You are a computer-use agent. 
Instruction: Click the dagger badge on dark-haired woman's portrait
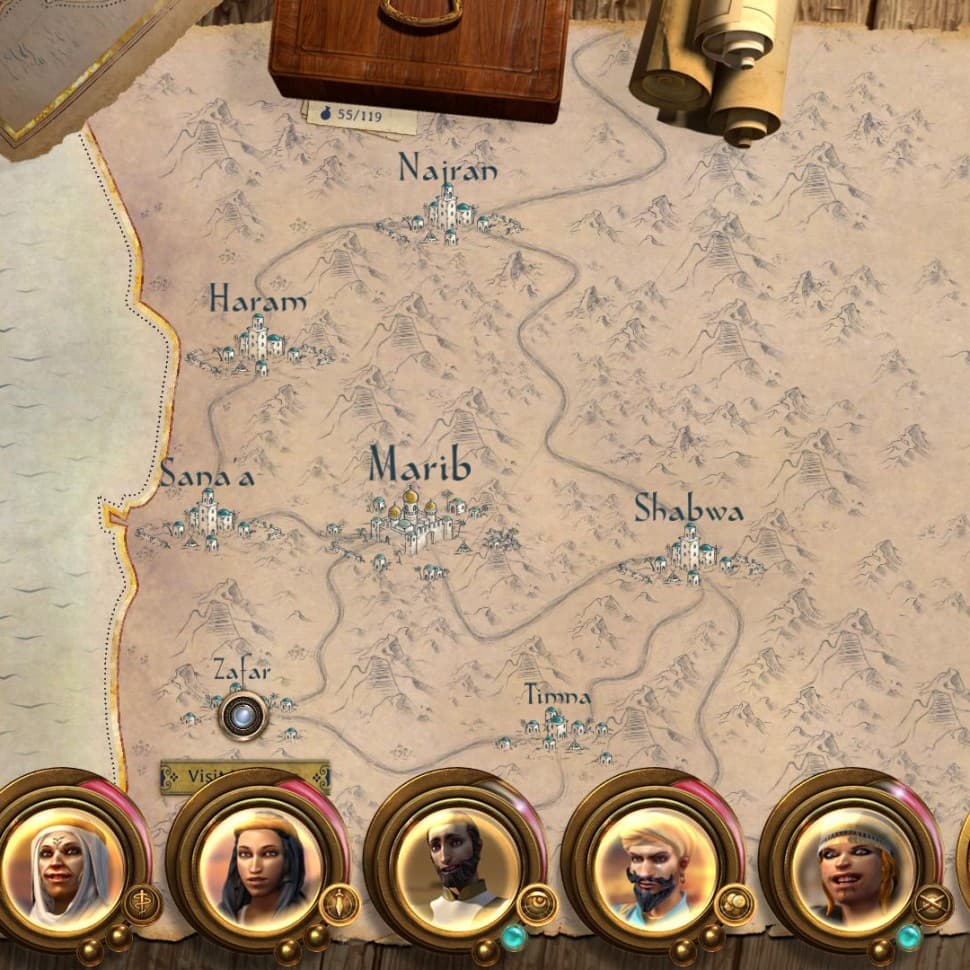(340, 904)
